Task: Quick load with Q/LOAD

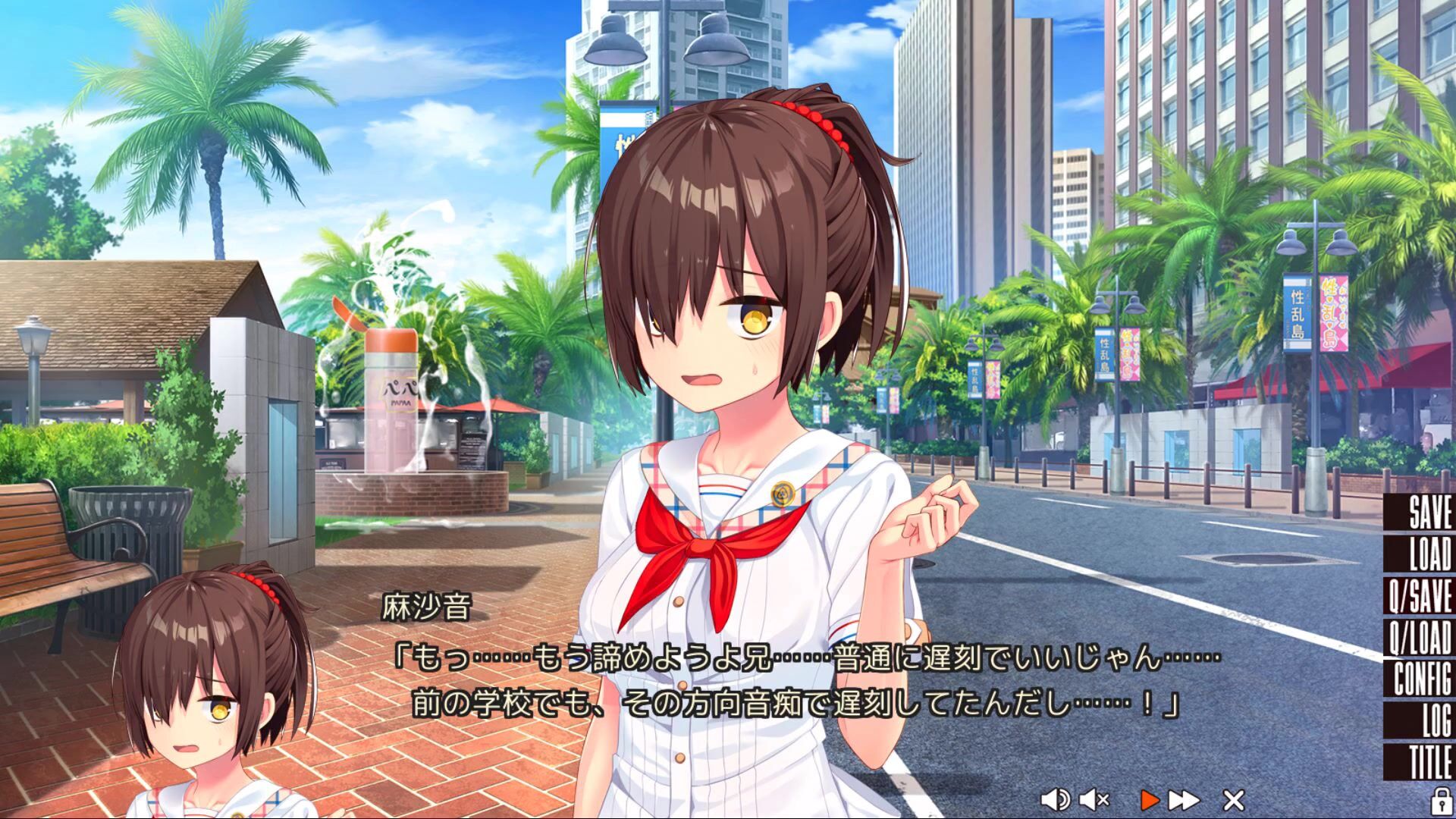Action: coord(1421,637)
